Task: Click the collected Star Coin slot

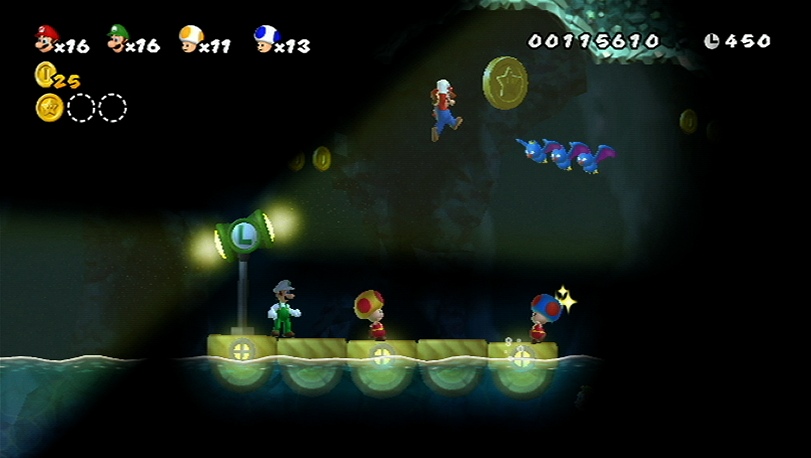Action: click(49, 107)
